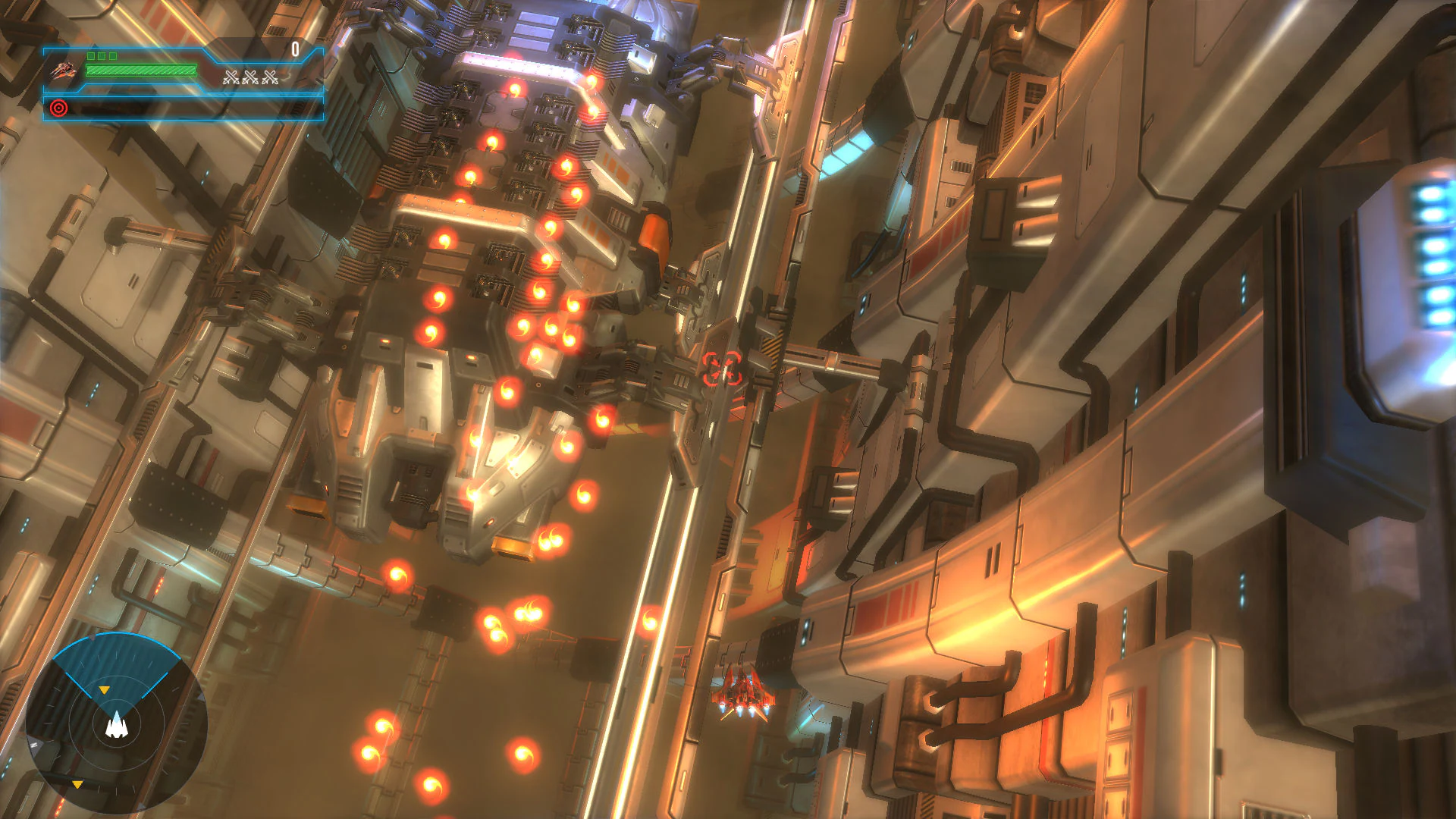The height and width of the screenshot is (819, 1456).
Task: Click the middle crossed-missiles weapon icon
Action: coord(250,77)
